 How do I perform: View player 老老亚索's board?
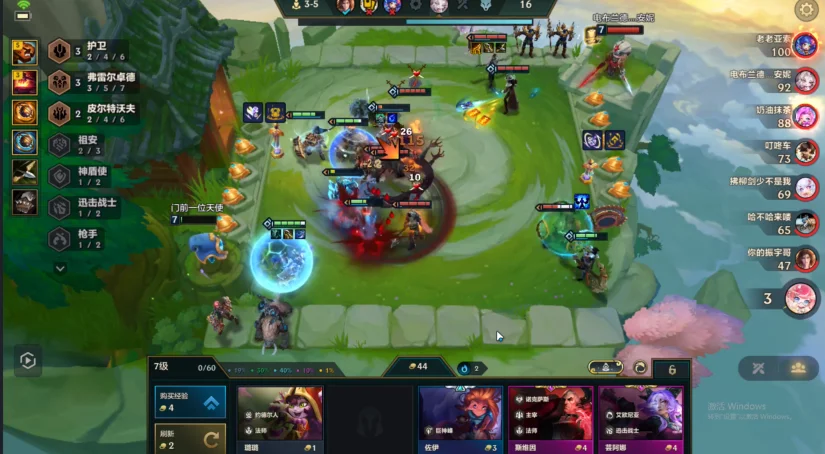(x=805, y=45)
